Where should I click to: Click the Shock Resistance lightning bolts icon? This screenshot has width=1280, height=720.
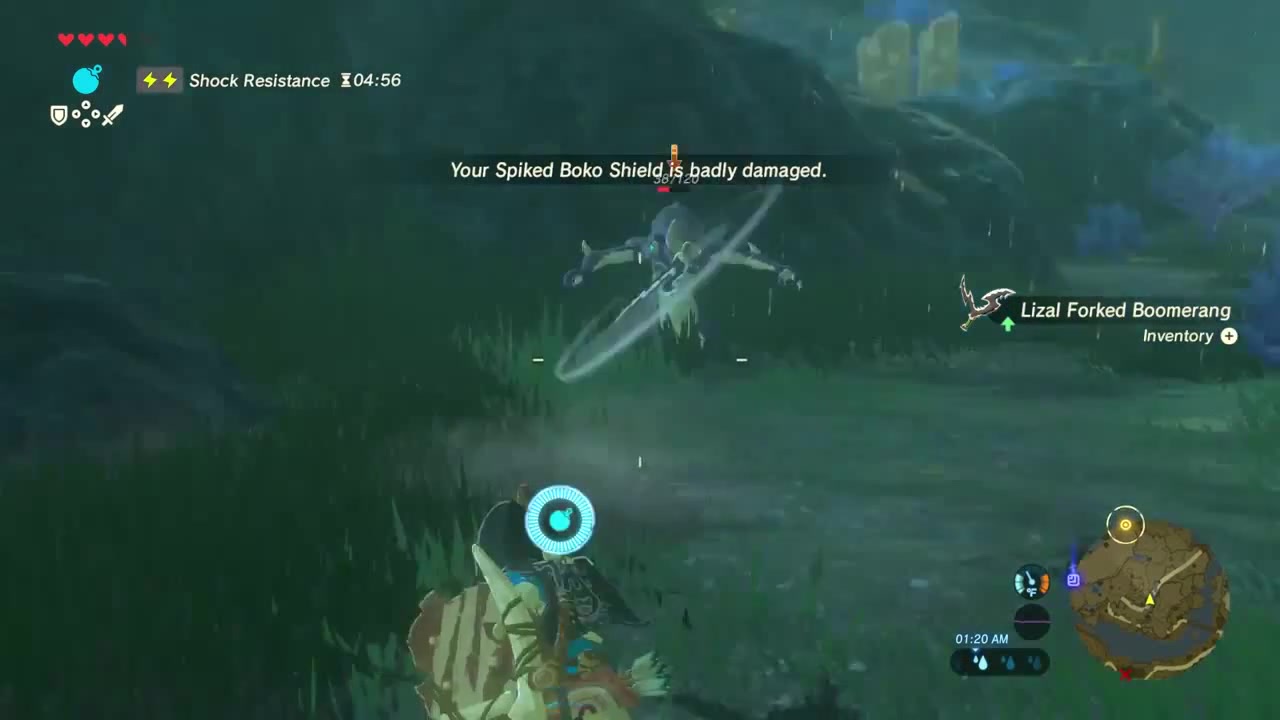point(160,80)
